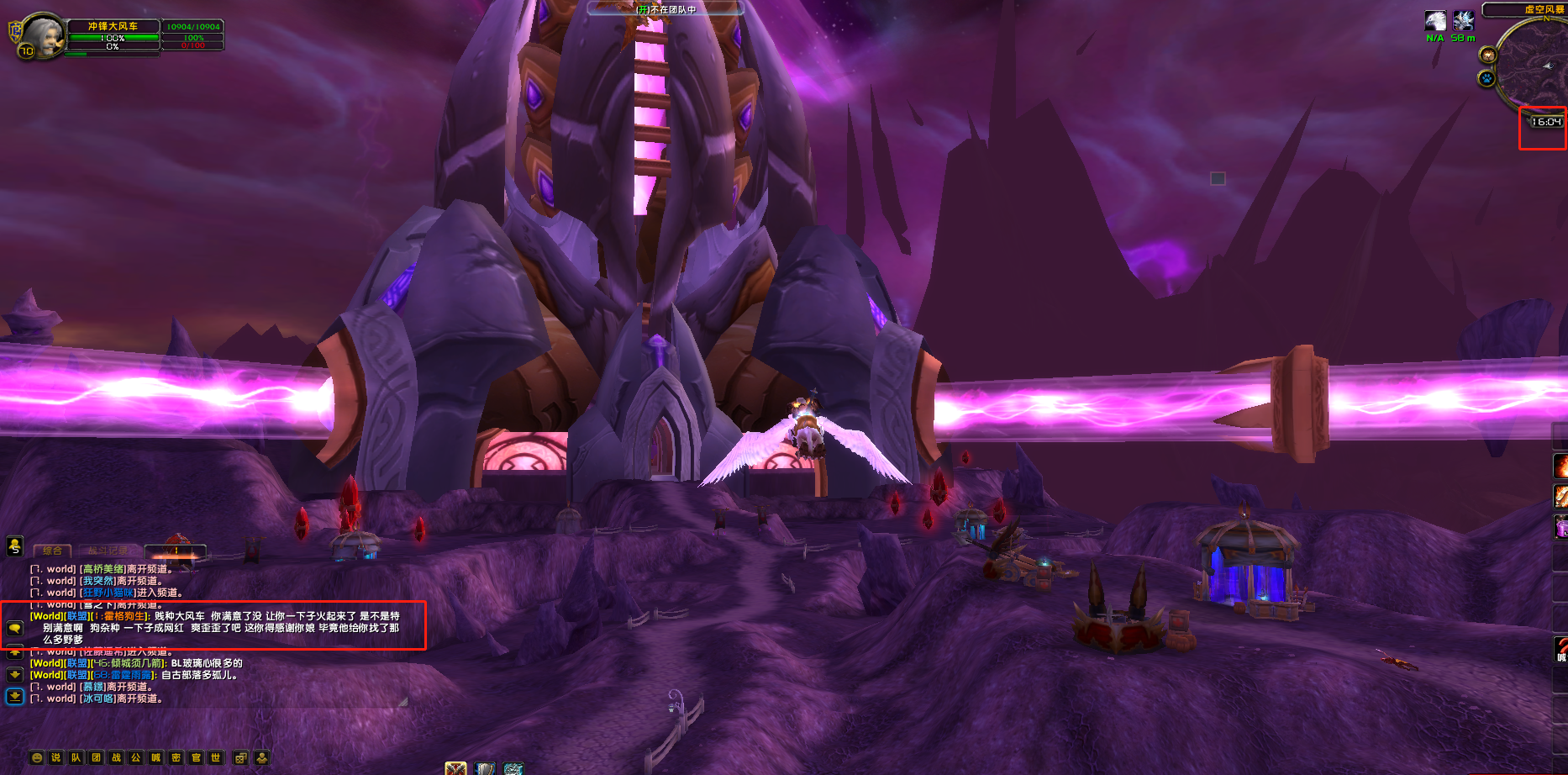Select the 说 say channel button
The height and width of the screenshot is (775, 1568).
(56, 757)
